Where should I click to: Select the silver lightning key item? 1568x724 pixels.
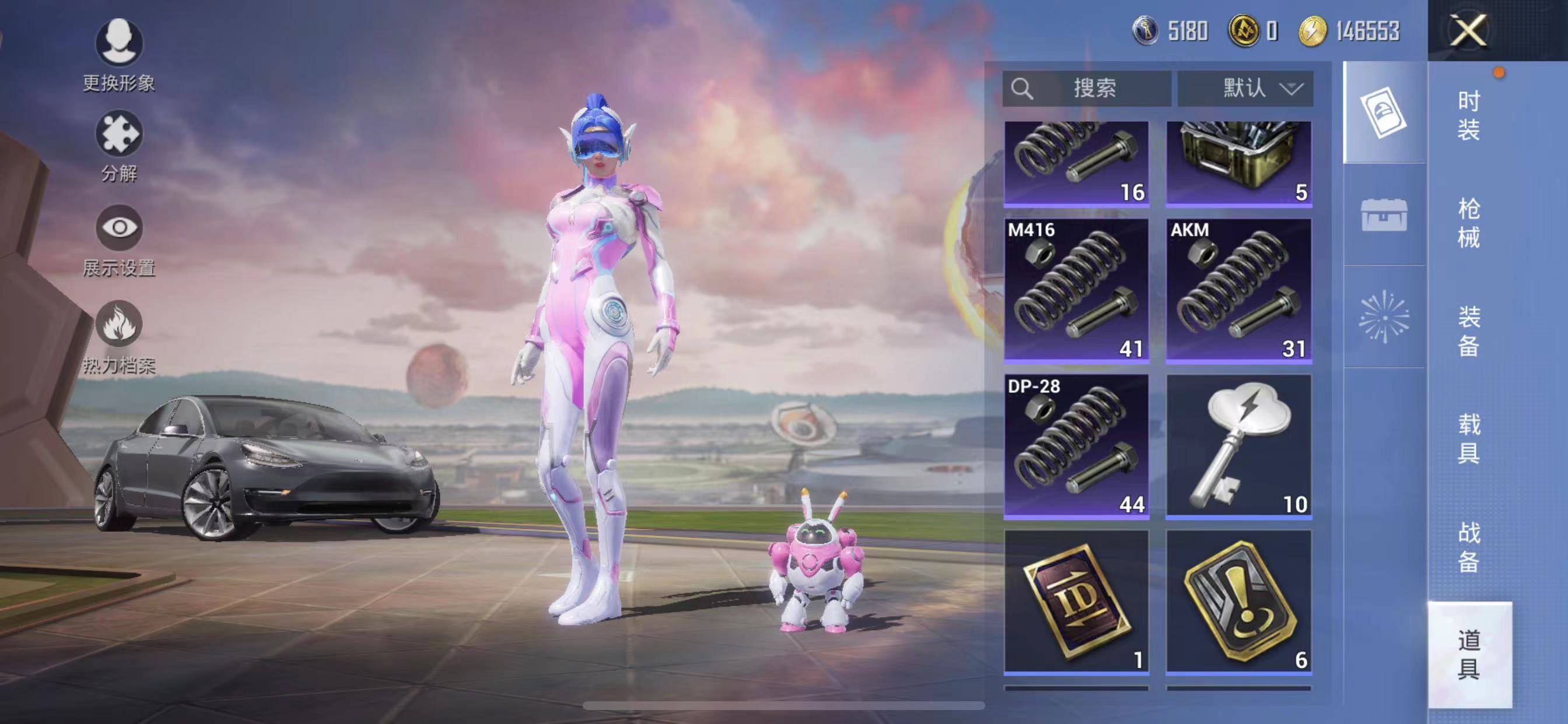coord(1238,446)
